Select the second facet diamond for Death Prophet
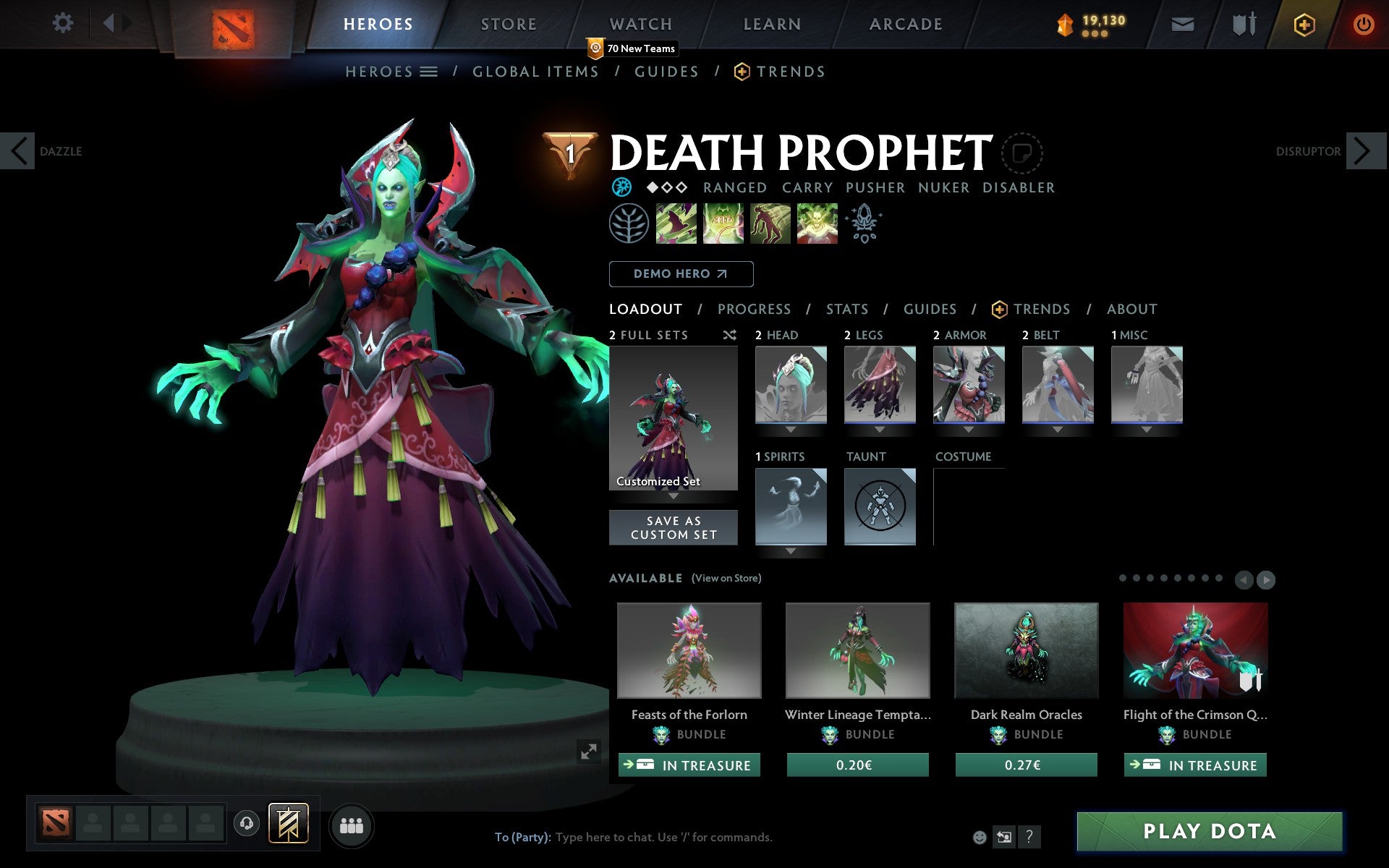The image size is (1389, 868). (x=666, y=187)
